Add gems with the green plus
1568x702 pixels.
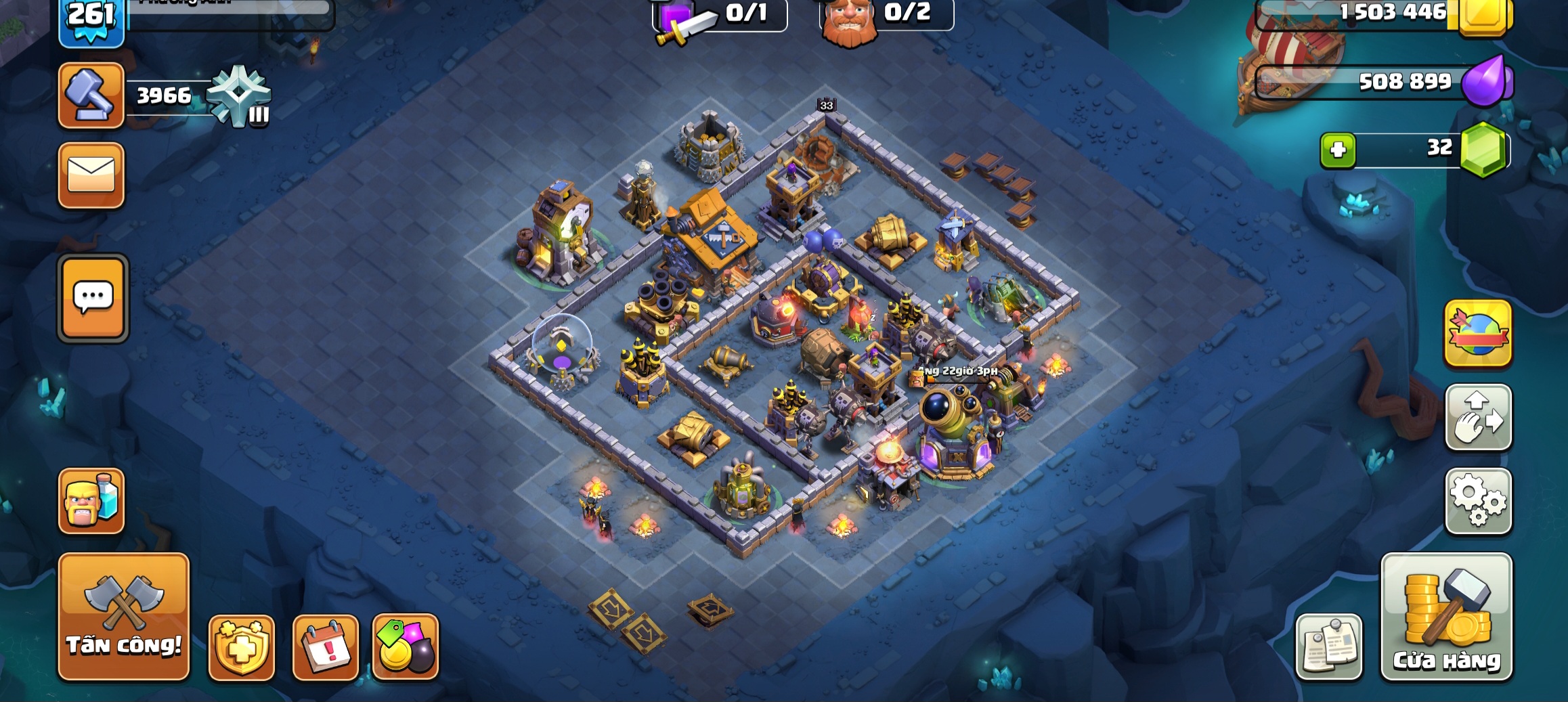coord(1338,150)
